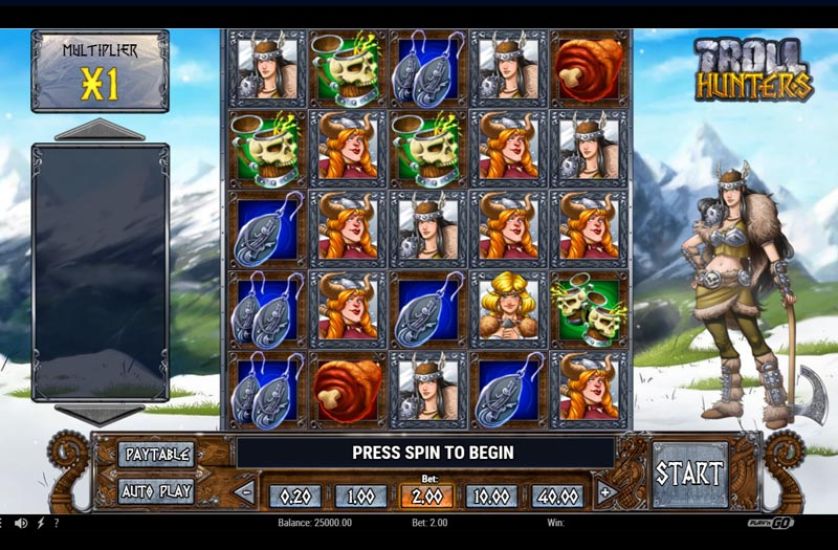Select the 2.00 bet amount

click(x=426, y=496)
